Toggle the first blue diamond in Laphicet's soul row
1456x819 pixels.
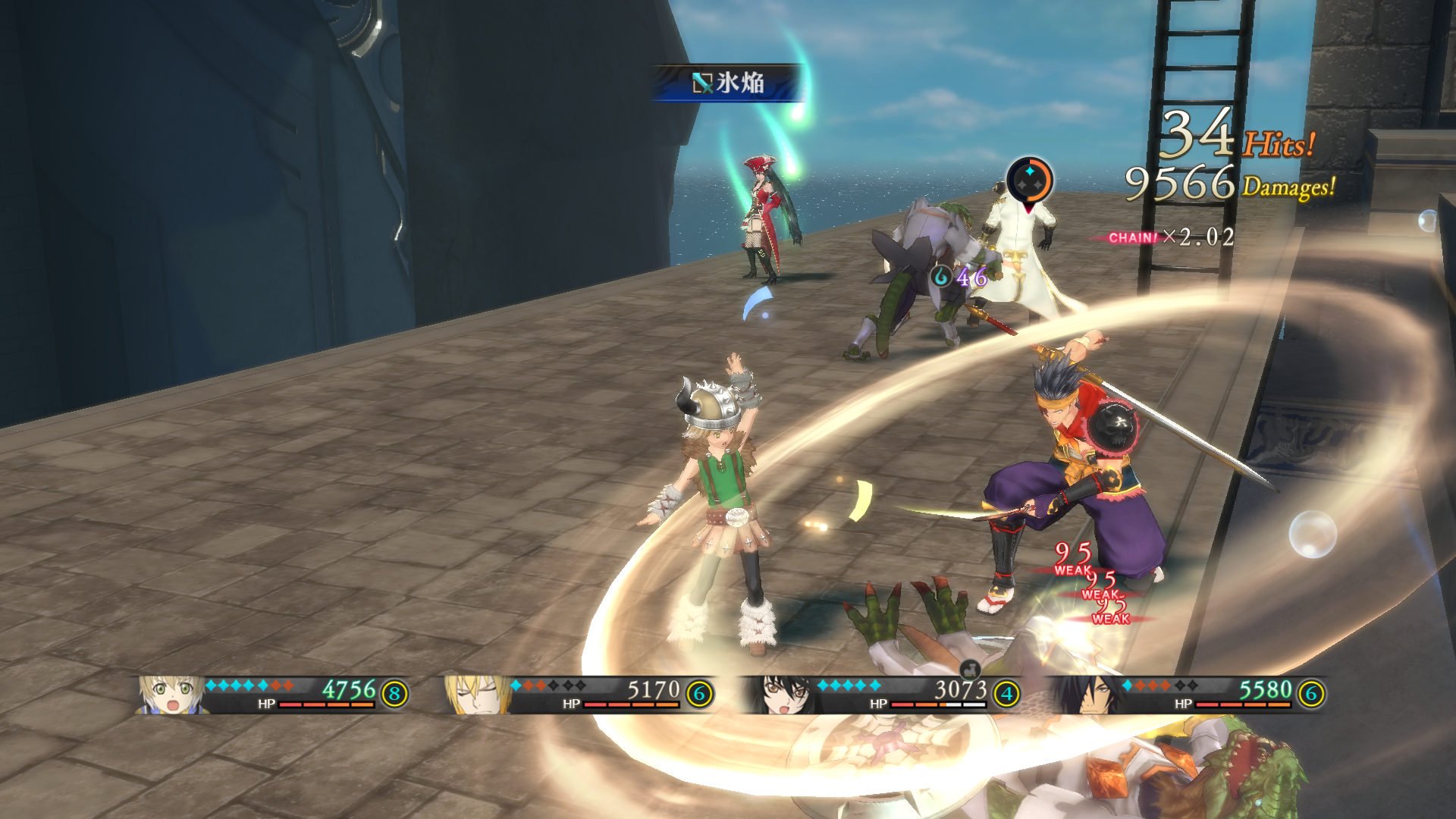[210, 686]
